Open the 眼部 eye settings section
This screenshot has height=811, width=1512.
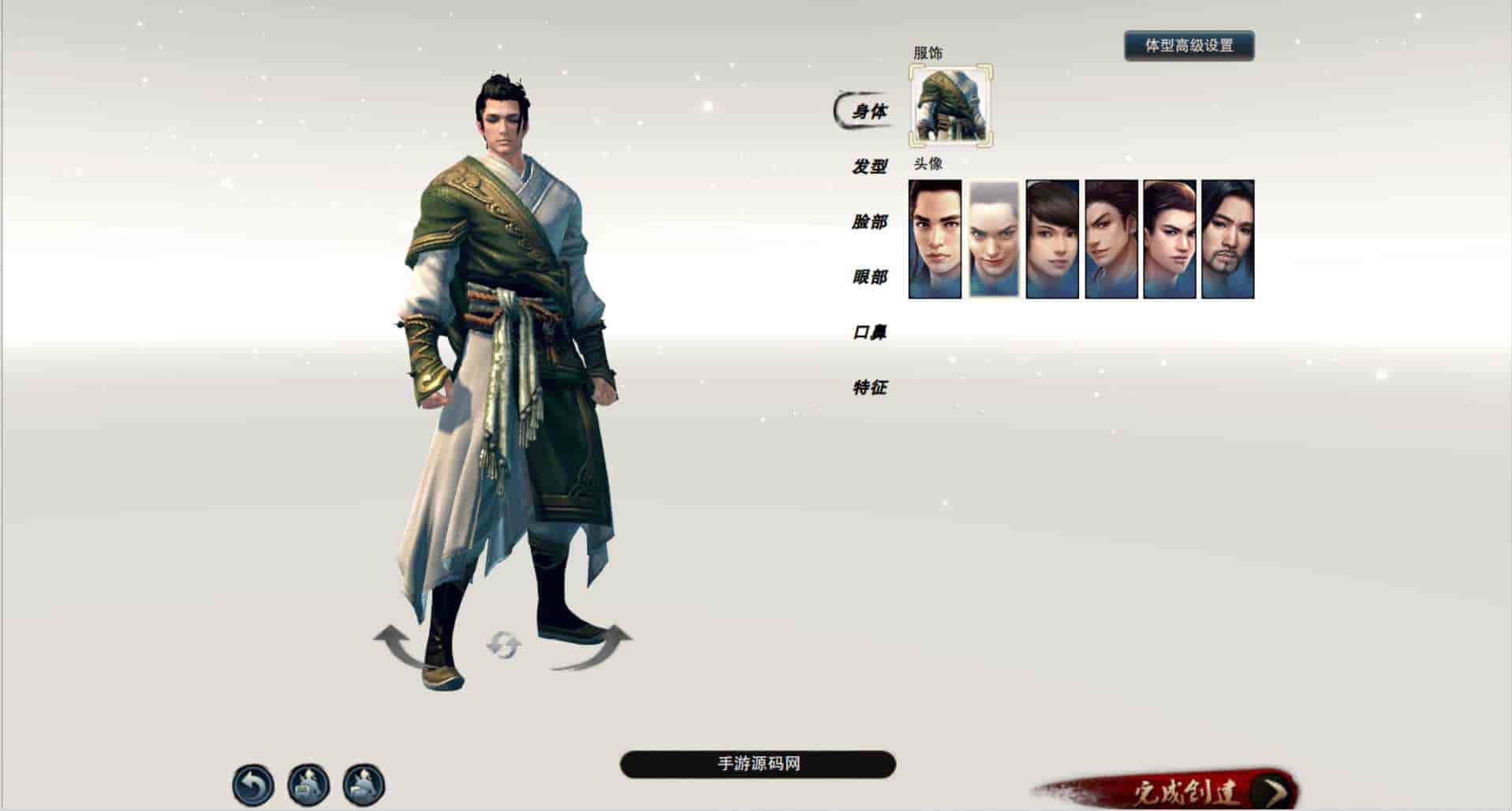(x=870, y=278)
